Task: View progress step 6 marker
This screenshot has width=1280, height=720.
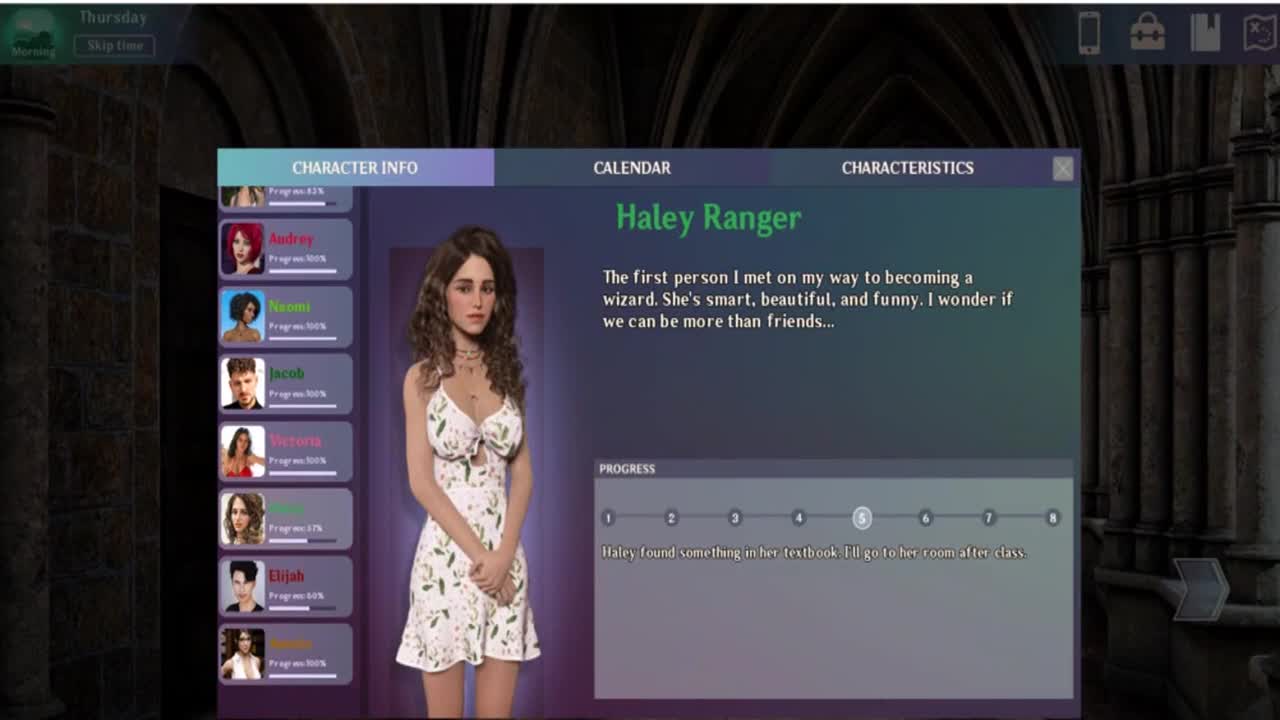Action: point(925,518)
